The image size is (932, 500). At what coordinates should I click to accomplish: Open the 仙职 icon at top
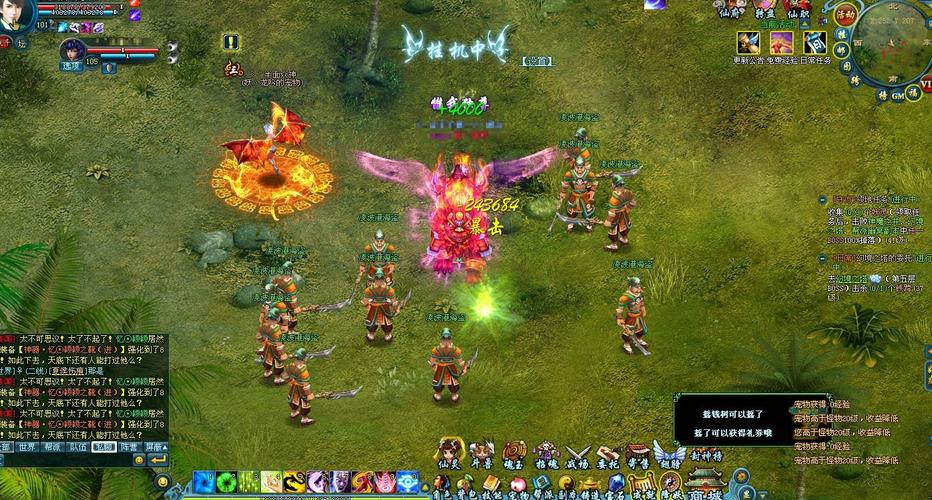[x=797, y=10]
